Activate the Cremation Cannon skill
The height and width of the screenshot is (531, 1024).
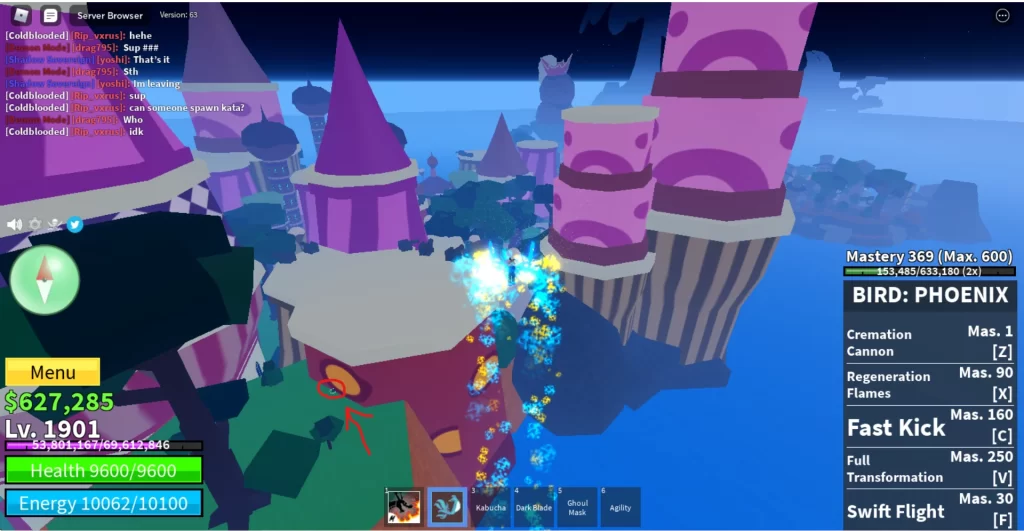[x=930, y=342]
